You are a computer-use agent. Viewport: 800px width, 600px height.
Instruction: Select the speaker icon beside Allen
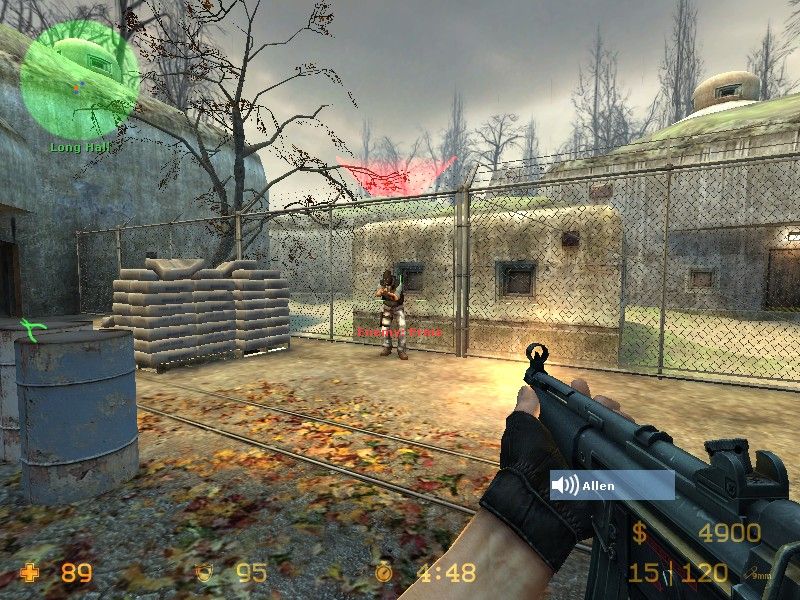[565, 486]
